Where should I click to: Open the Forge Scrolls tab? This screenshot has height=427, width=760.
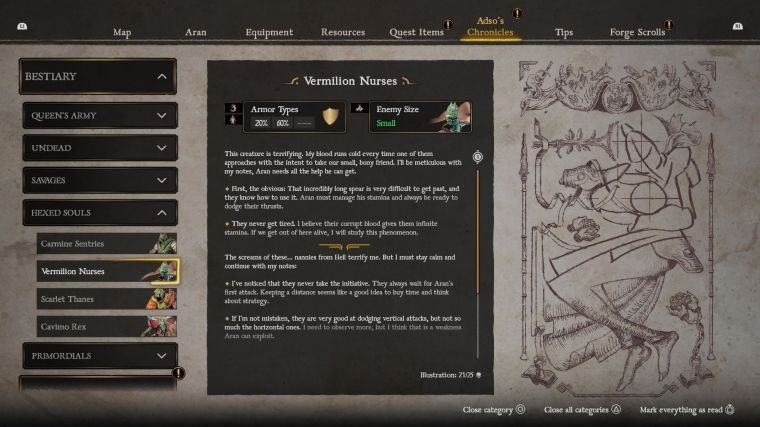pos(637,32)
